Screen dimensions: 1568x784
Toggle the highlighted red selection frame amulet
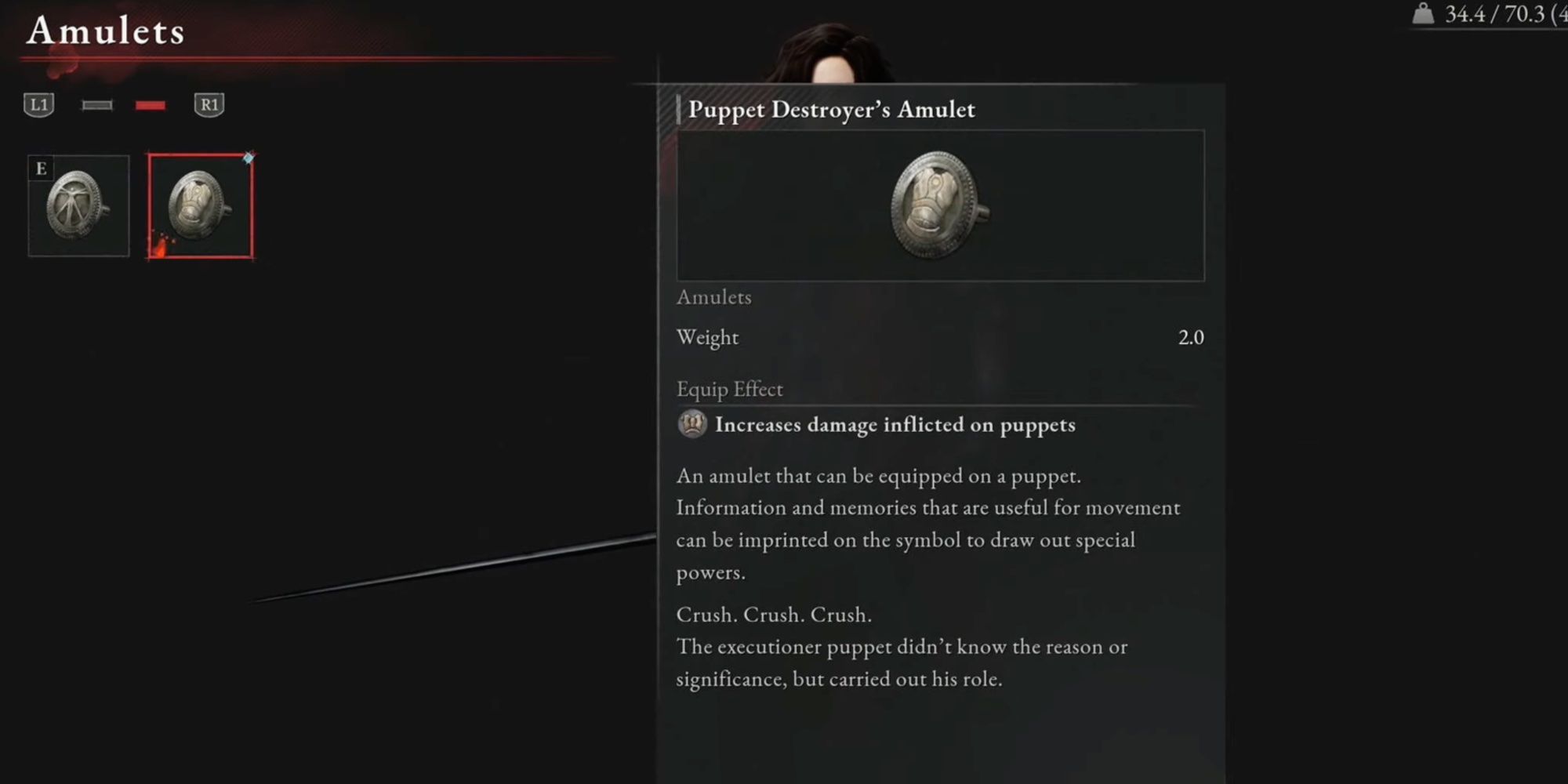coord(200,206)
